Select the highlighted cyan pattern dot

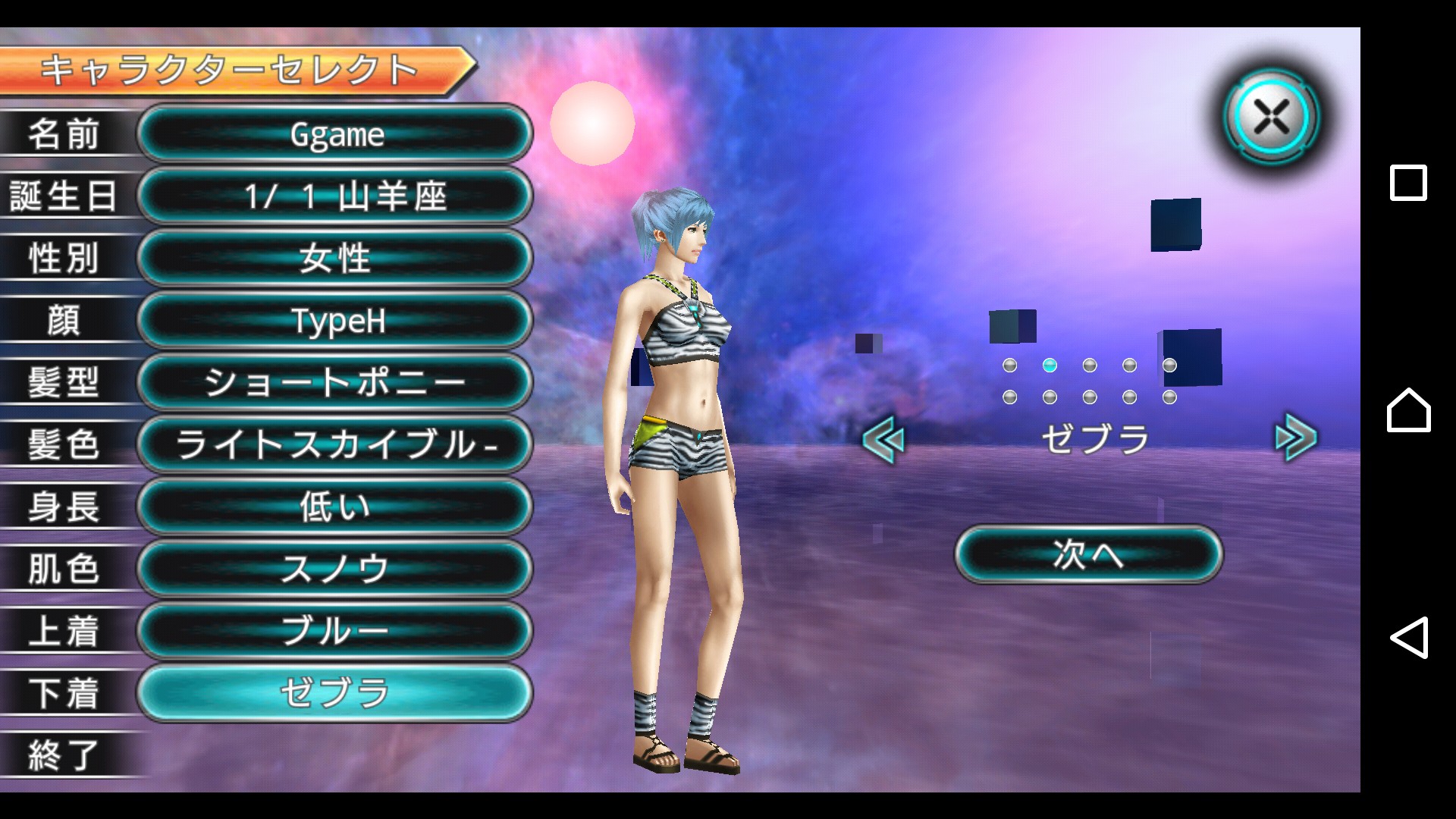pyautogui.click(x=1050, y=366)
